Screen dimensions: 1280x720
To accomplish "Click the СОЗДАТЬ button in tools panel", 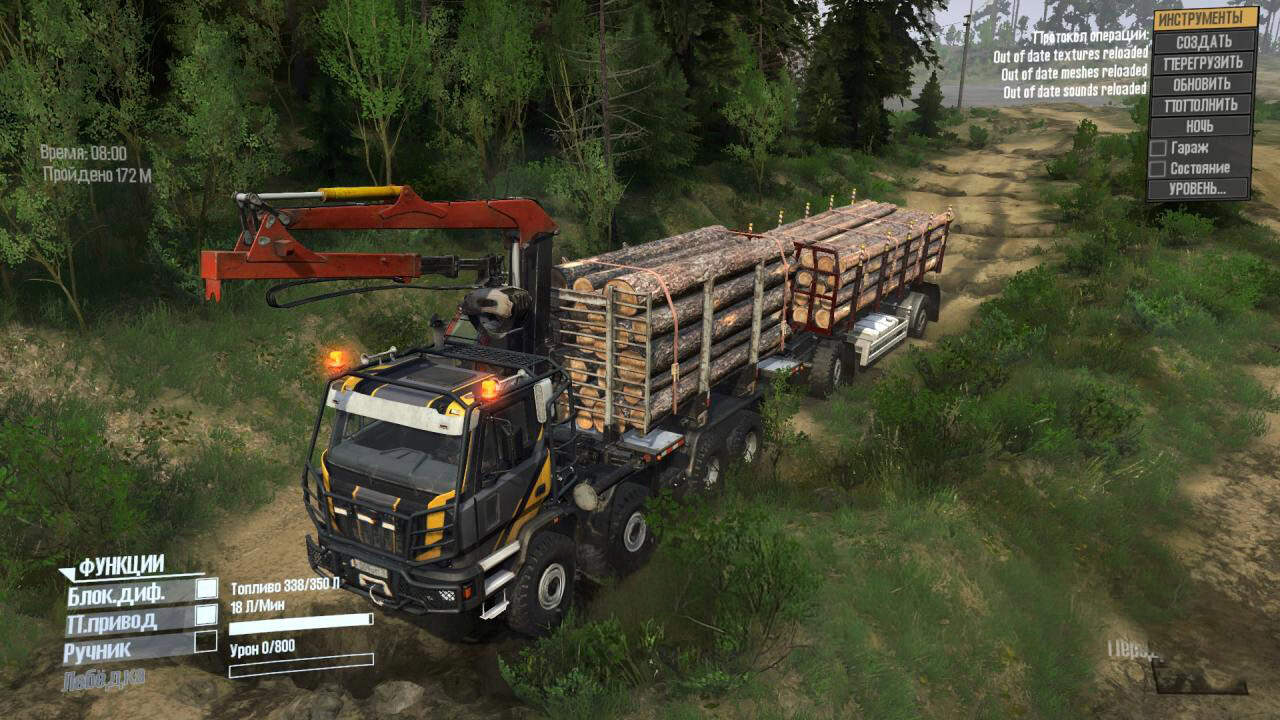I will 1203,42.
